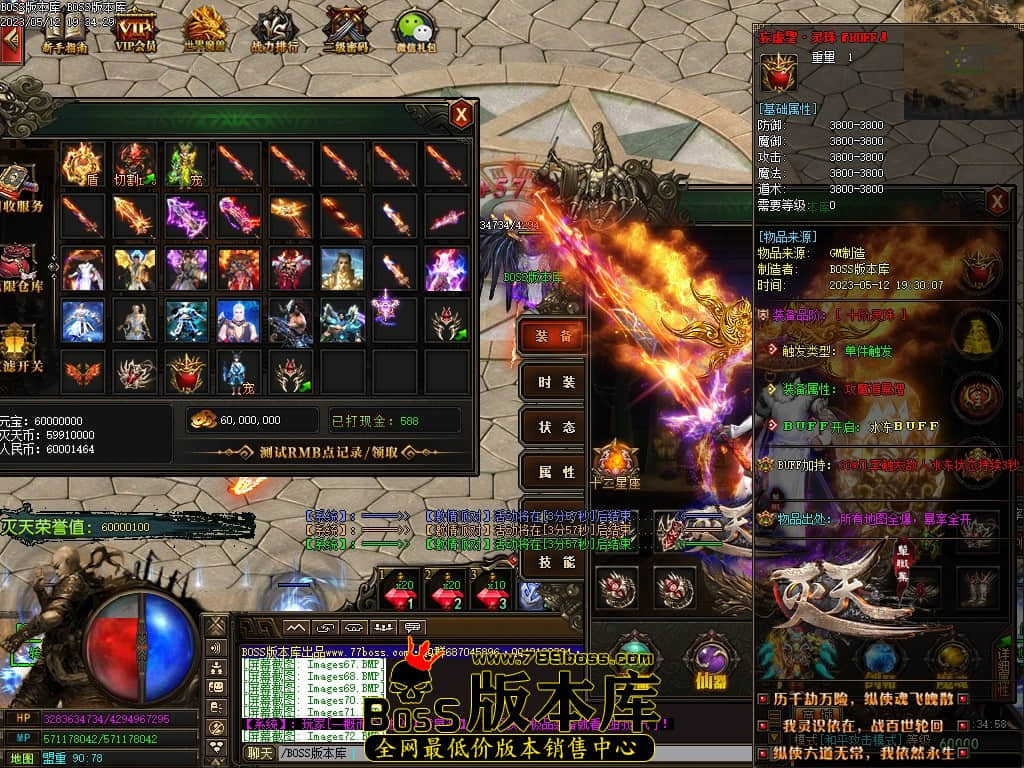Select the 切割 red item slot
Image resolution: width=1024 pixels, height=768 pixels.
click(x=134, y=162)
